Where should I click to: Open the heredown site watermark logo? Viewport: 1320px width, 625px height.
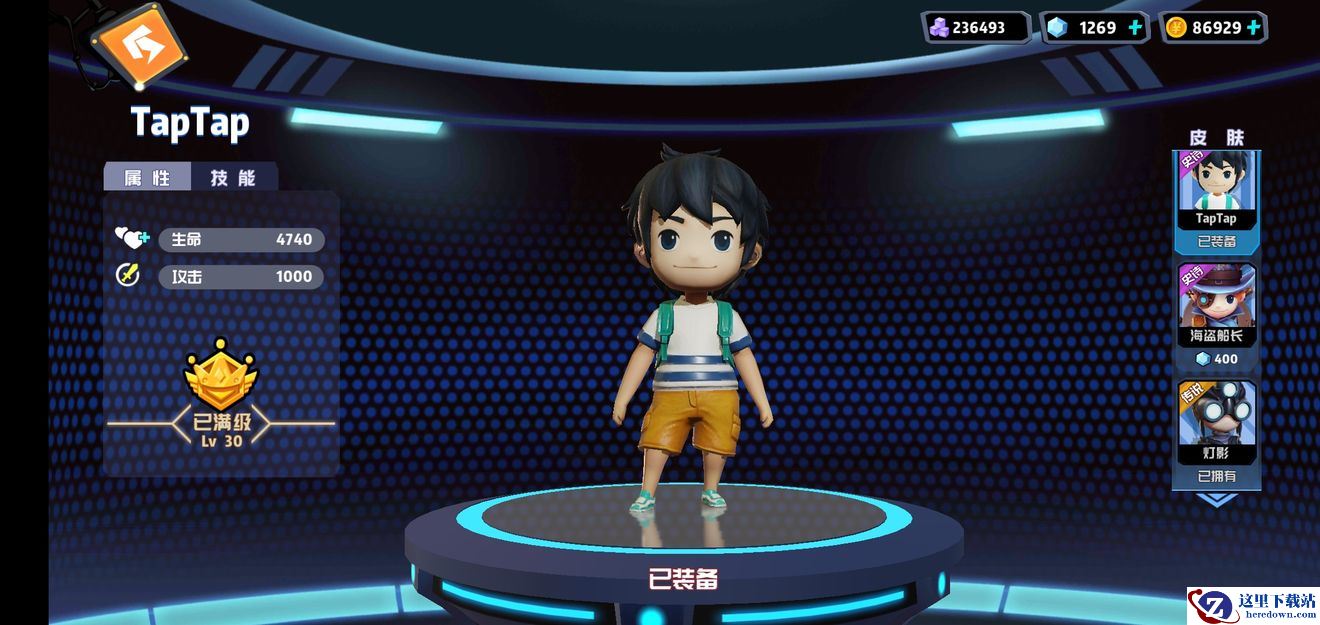point(1250,605)
